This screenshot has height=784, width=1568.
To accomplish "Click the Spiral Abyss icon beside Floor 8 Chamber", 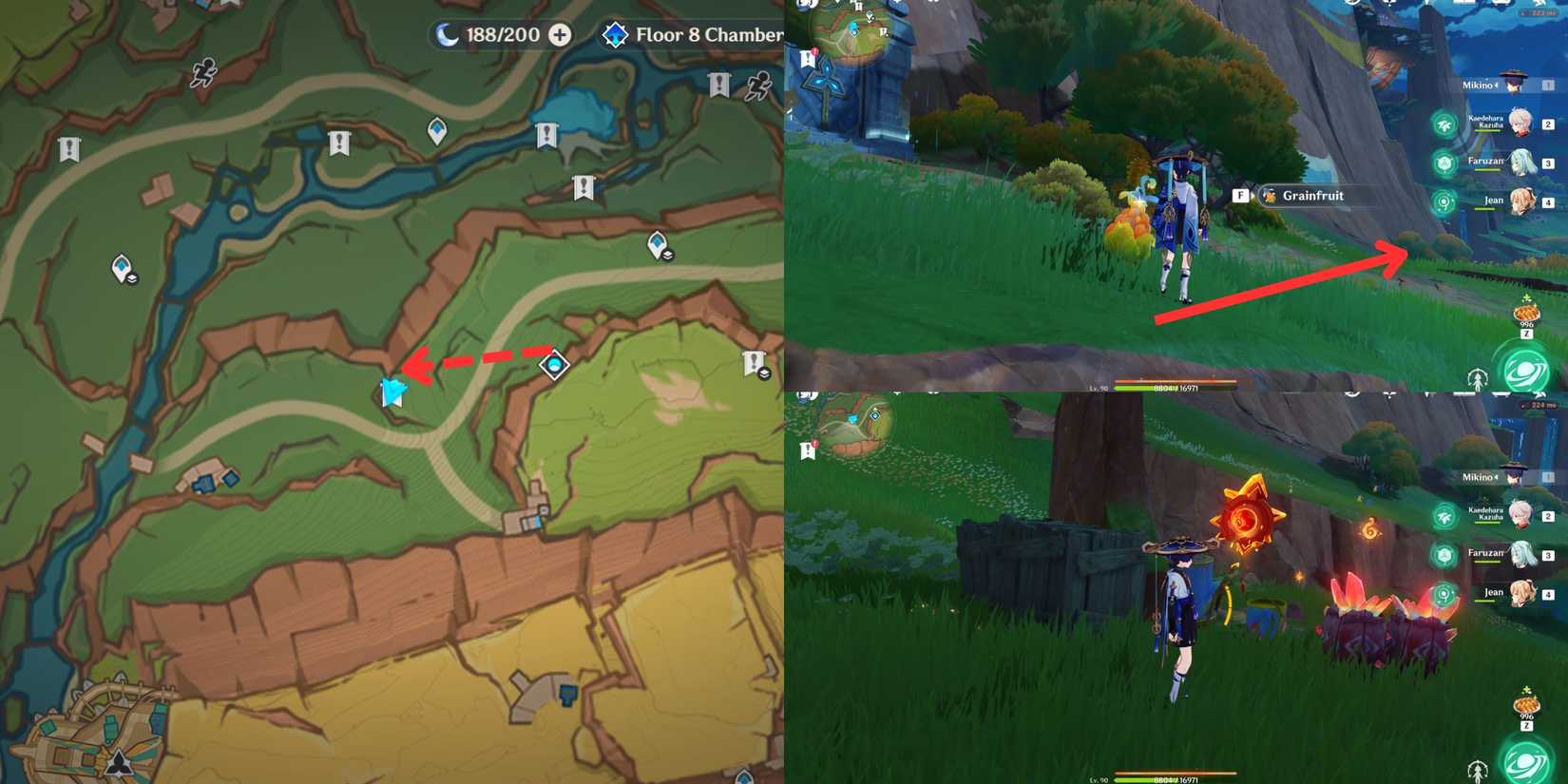I will [x=616, y=34].
